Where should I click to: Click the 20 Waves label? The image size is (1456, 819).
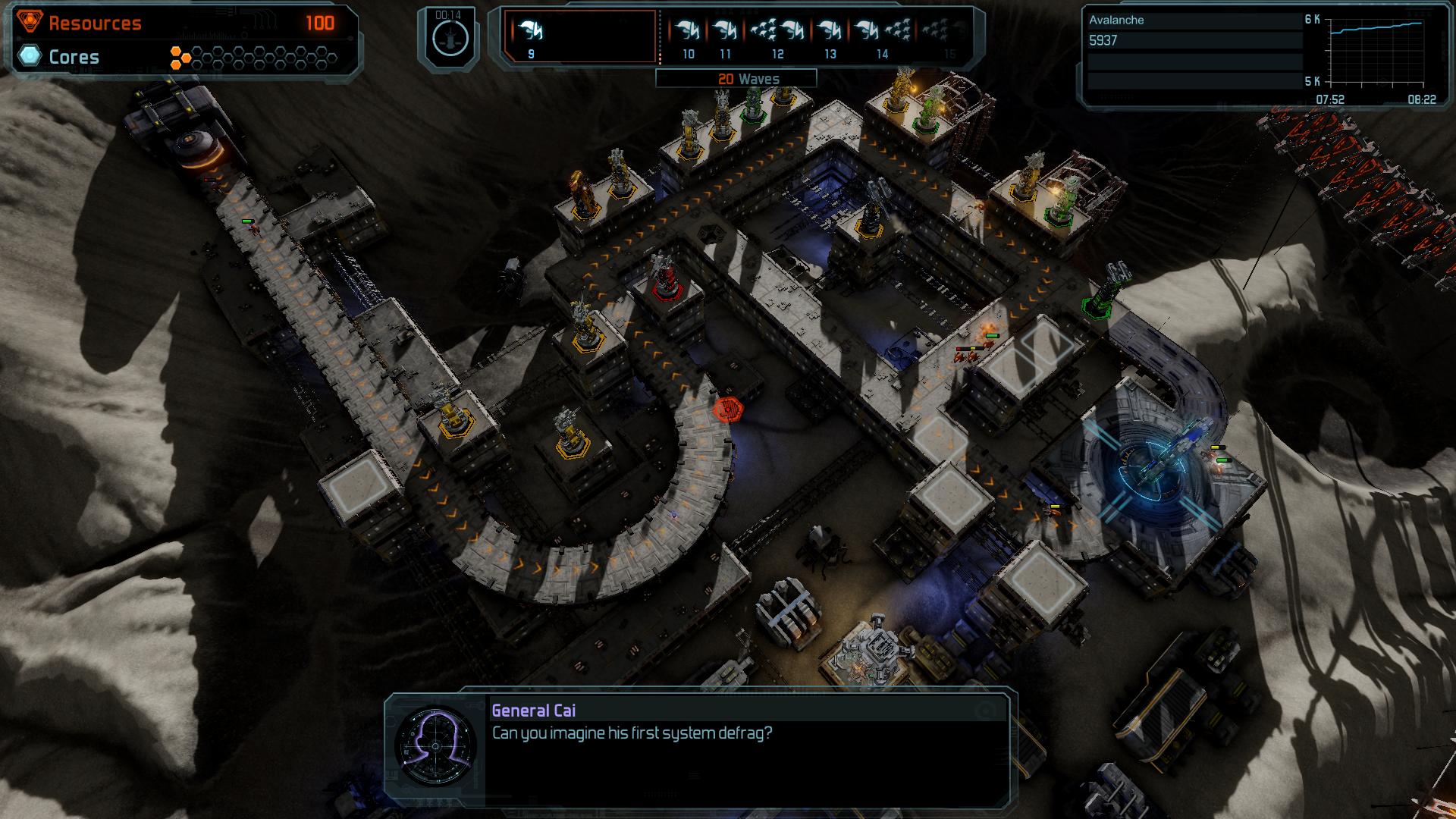point(748,78)
